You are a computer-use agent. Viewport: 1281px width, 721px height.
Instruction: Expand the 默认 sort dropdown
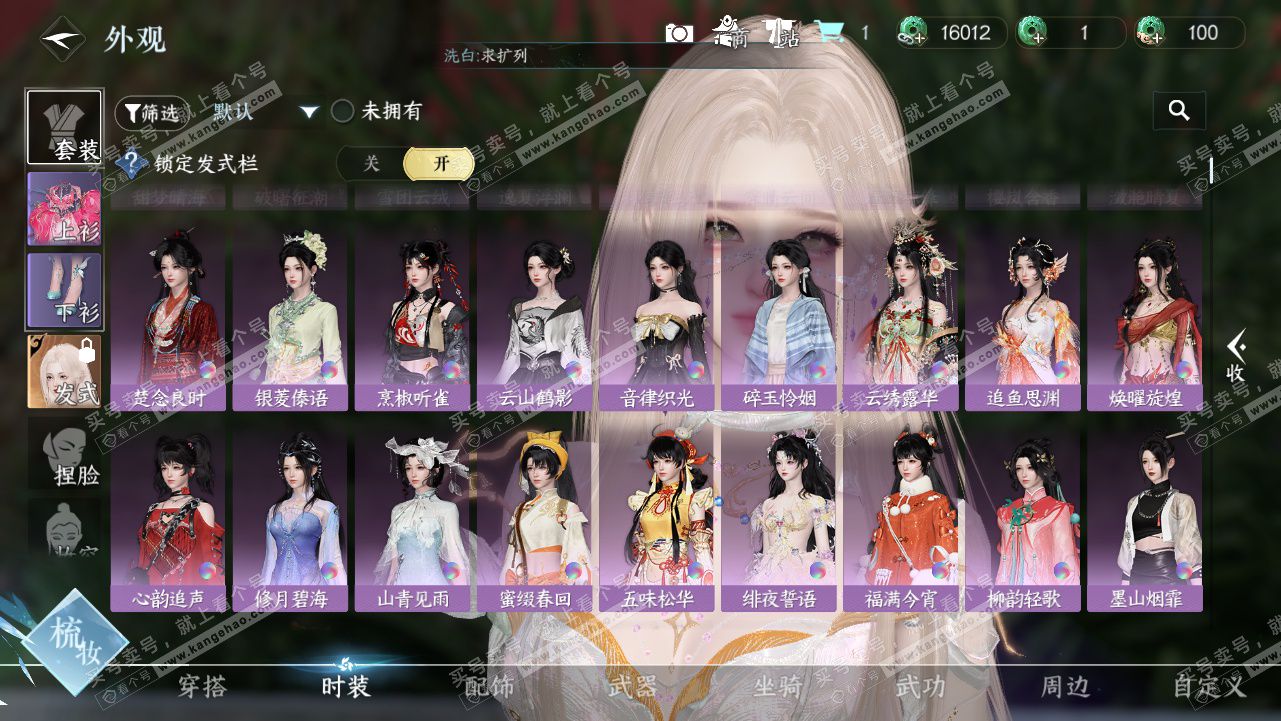click(x=309, y=112)
